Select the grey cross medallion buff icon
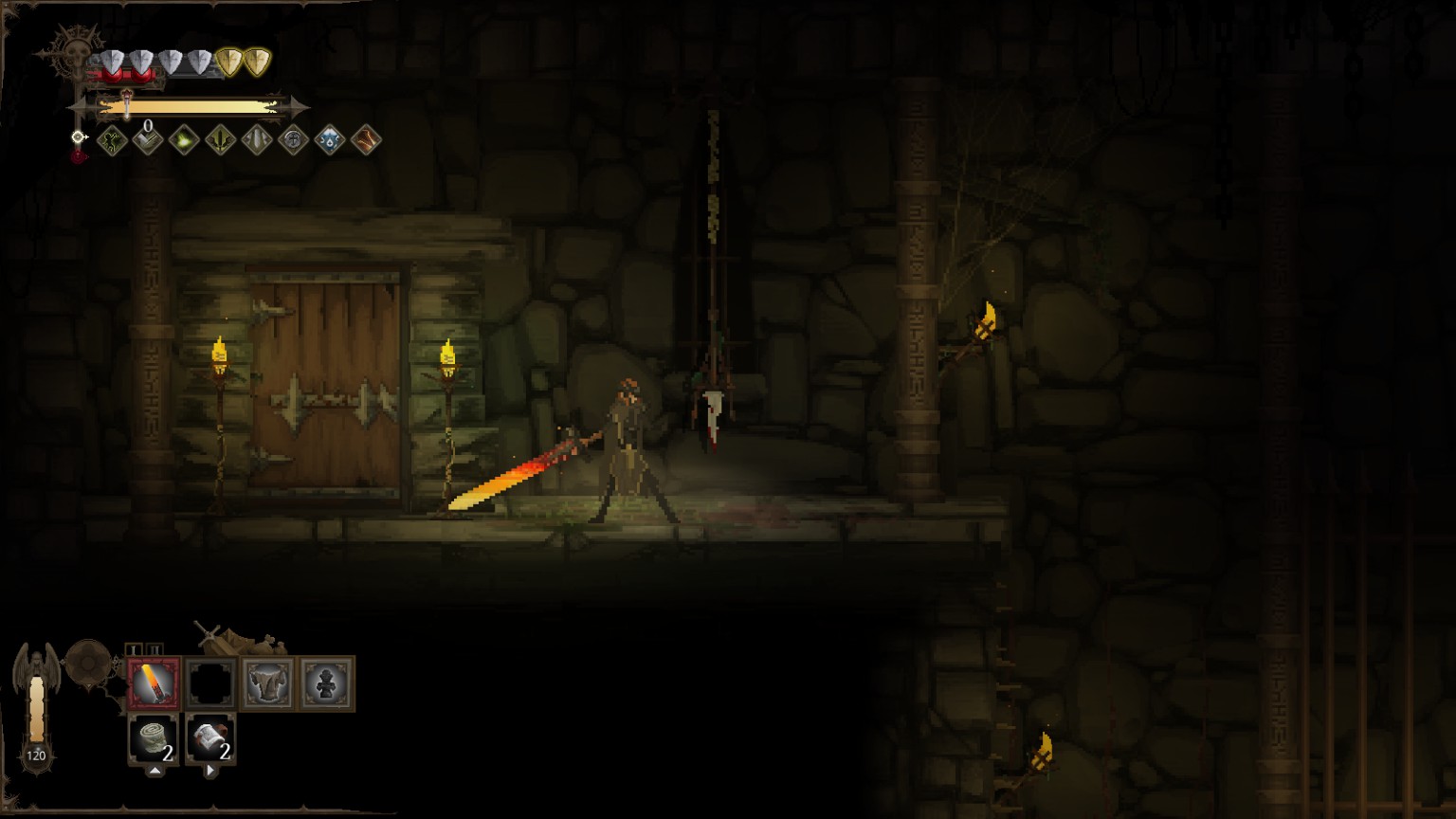 coord(293,141)
